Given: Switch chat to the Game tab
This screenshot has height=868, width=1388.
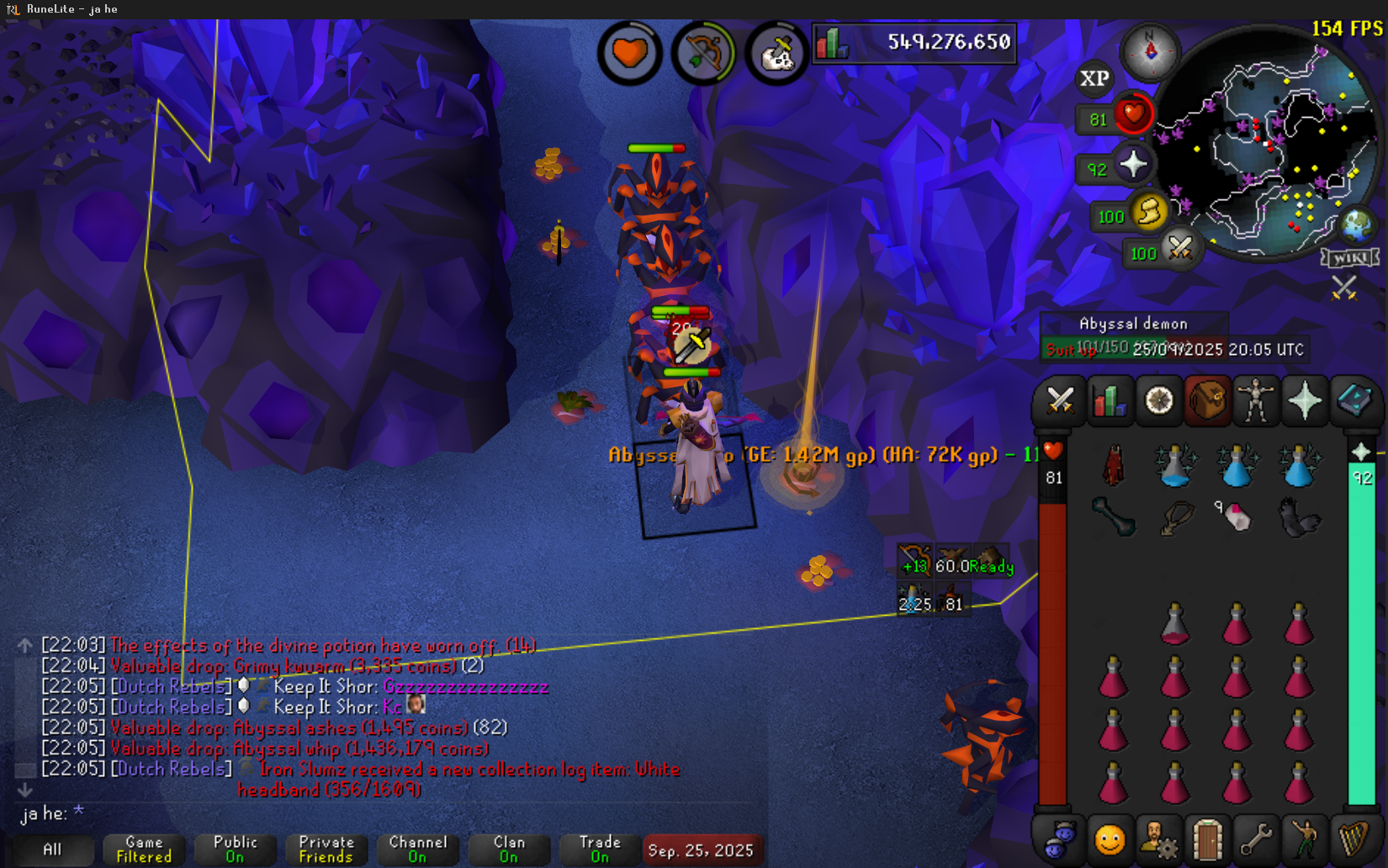Looking at the screenshot, I should [x=144, y=849].
